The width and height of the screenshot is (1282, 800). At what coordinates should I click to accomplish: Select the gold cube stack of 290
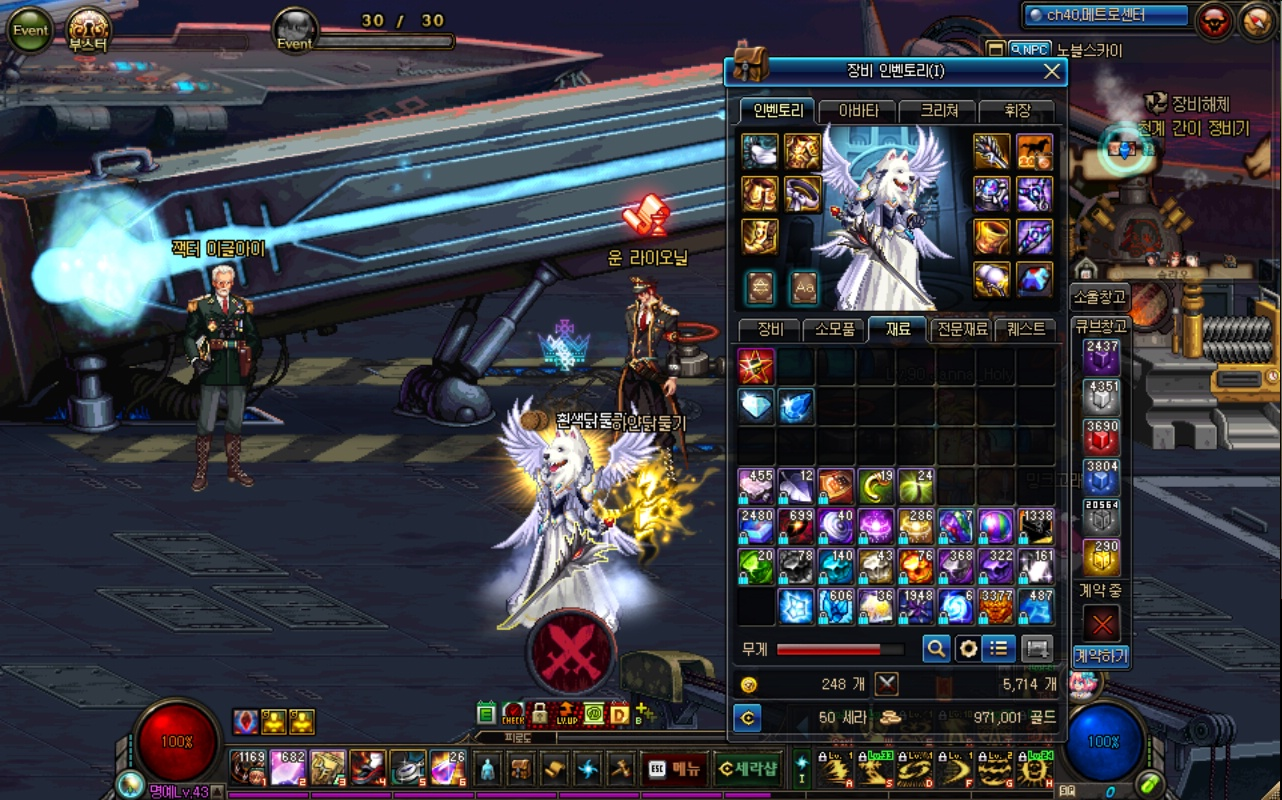[x=1101, y=557]
